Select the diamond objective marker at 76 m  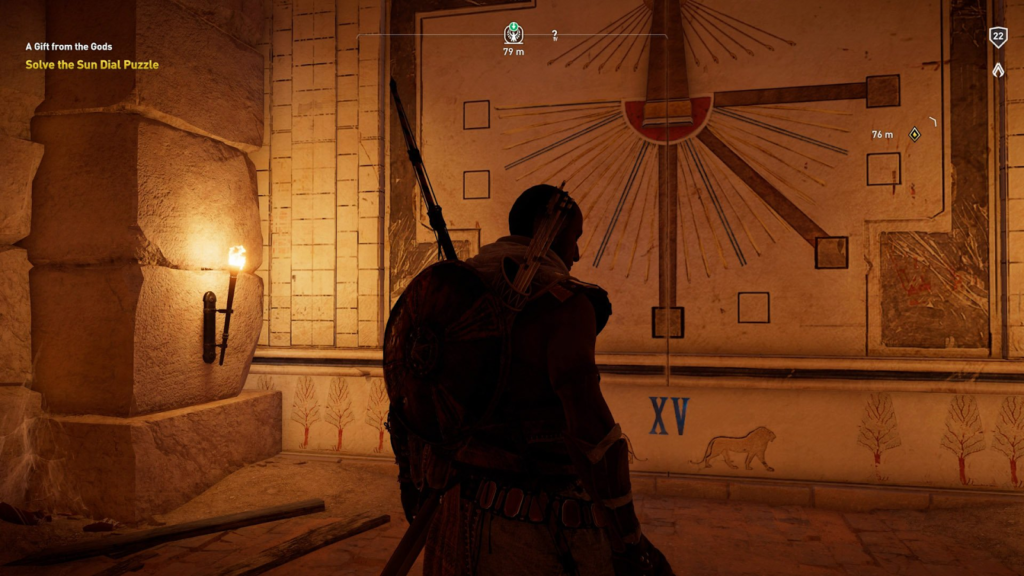[914, 134]
